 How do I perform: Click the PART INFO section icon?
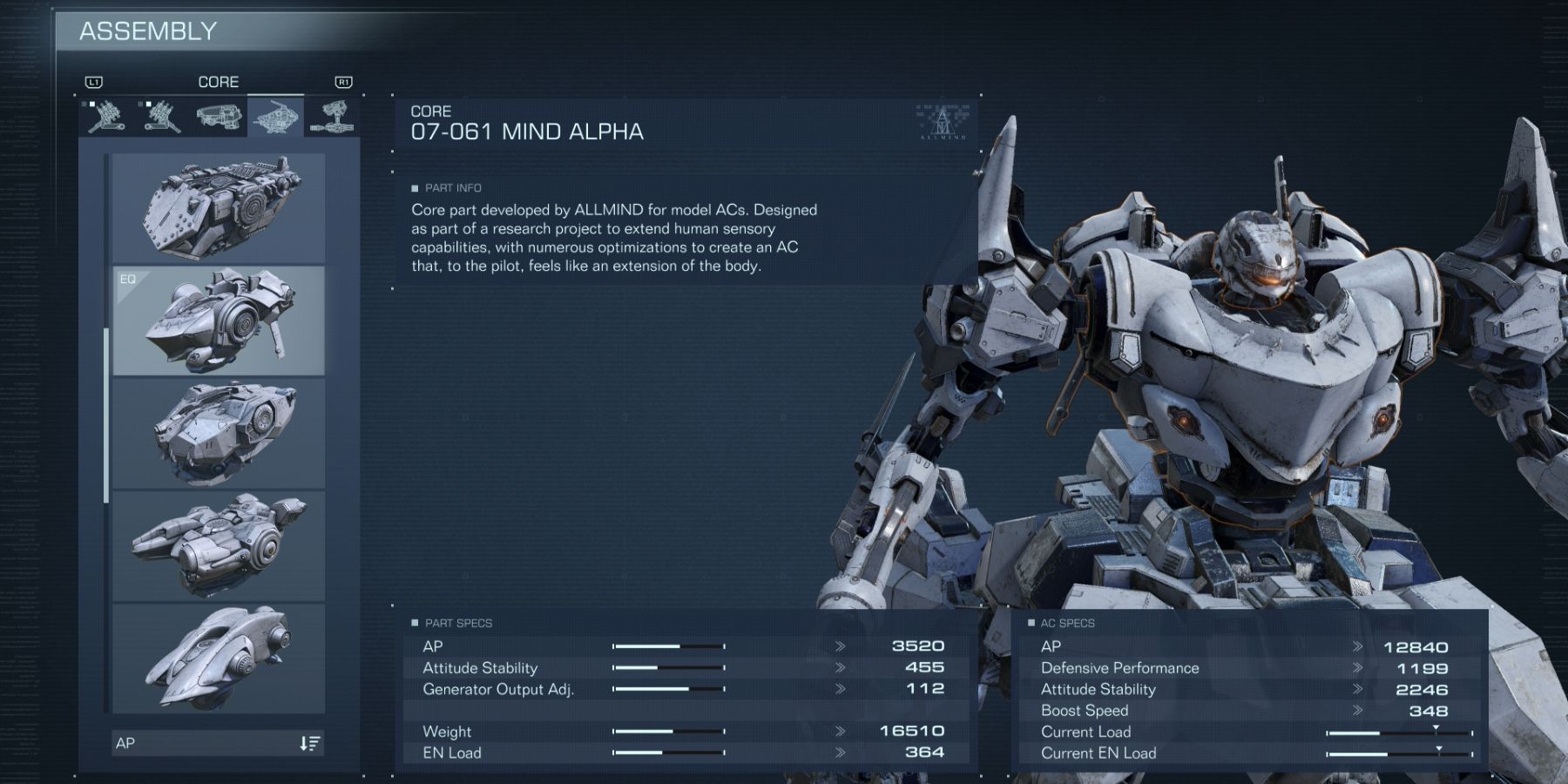(416, 187)
